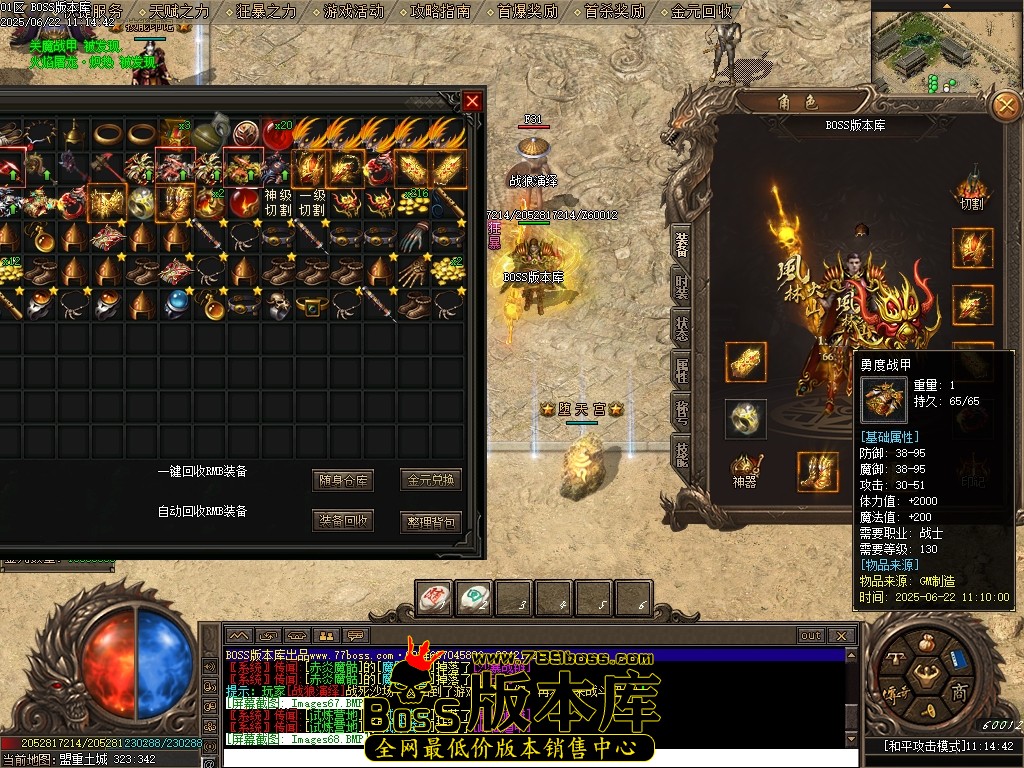This screenshot has width=1024, height=768.
Task: Open 天赋之力 from the top menu
Action: pyautogui.click(x=180, y=12)
